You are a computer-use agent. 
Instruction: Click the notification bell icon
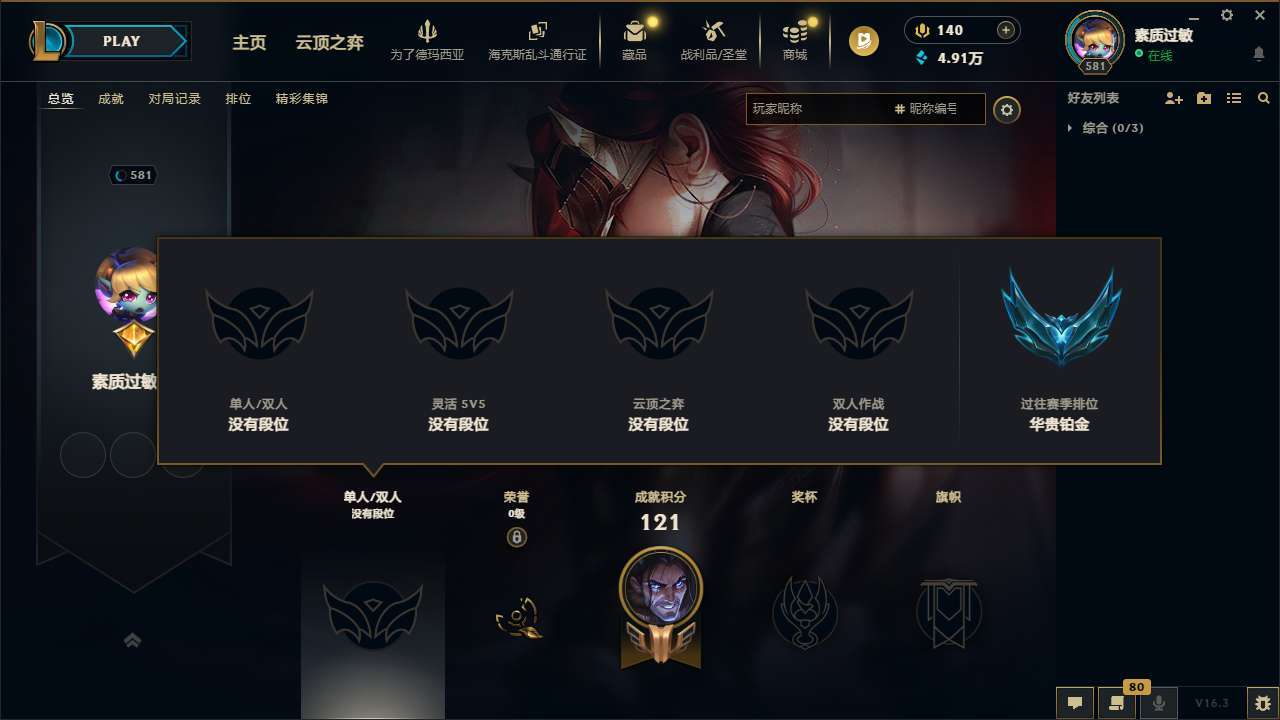click(x=1258, y=55)
